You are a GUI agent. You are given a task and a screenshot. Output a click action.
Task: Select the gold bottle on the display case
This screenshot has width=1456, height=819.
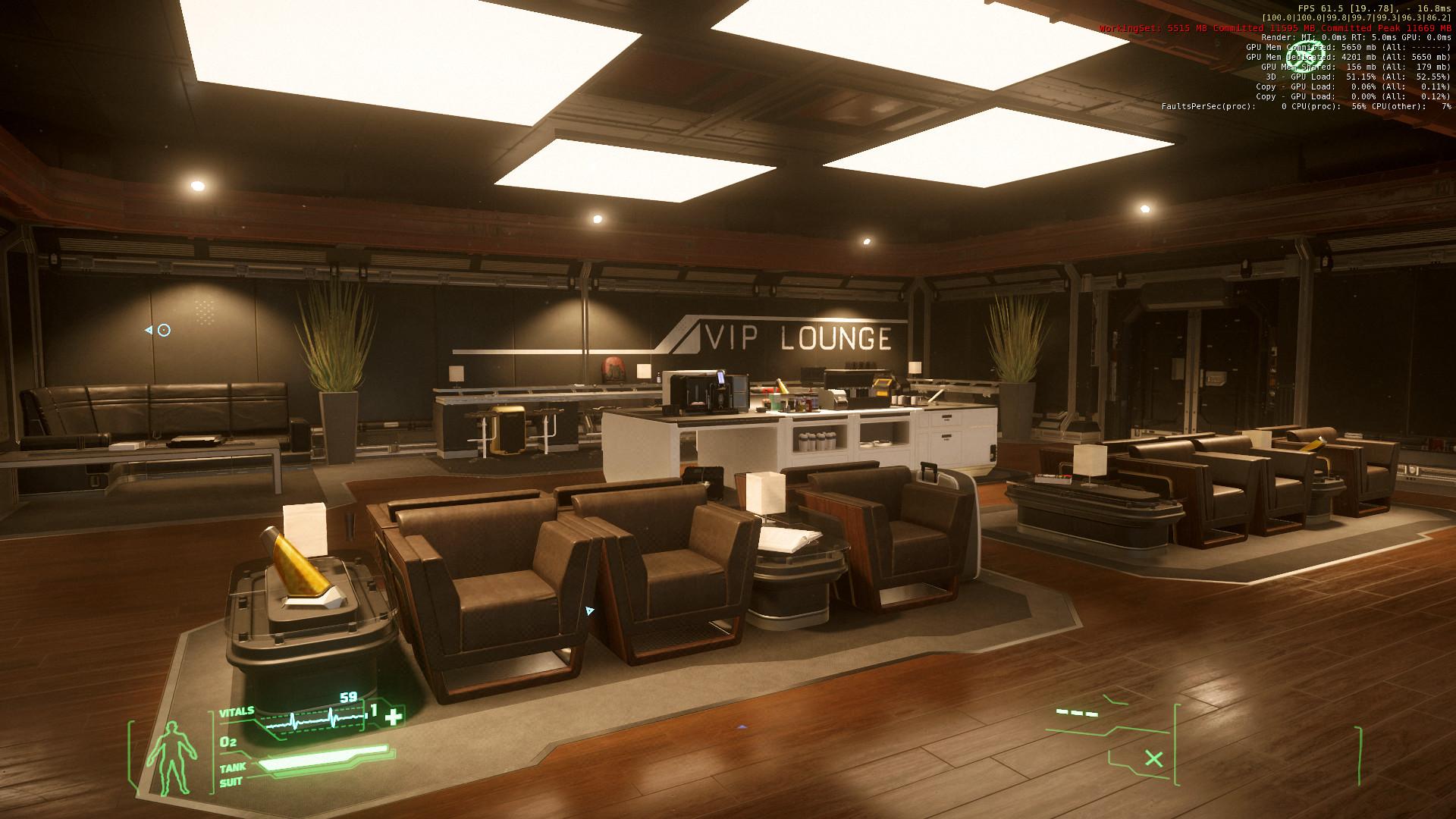(x=297, y=561)
